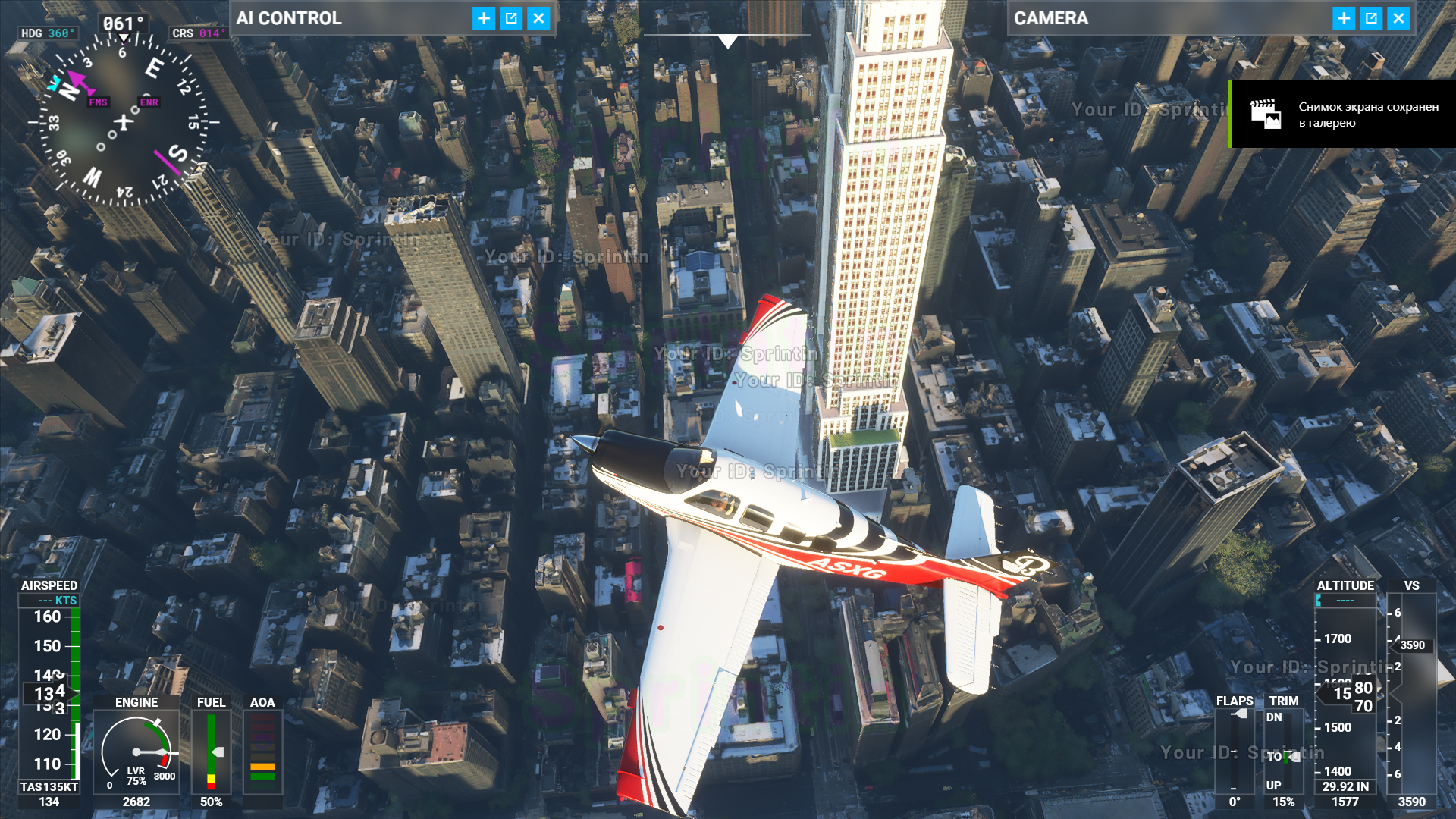
Task: Expand the AI Control panel with plus button
Action: point(484,18)
